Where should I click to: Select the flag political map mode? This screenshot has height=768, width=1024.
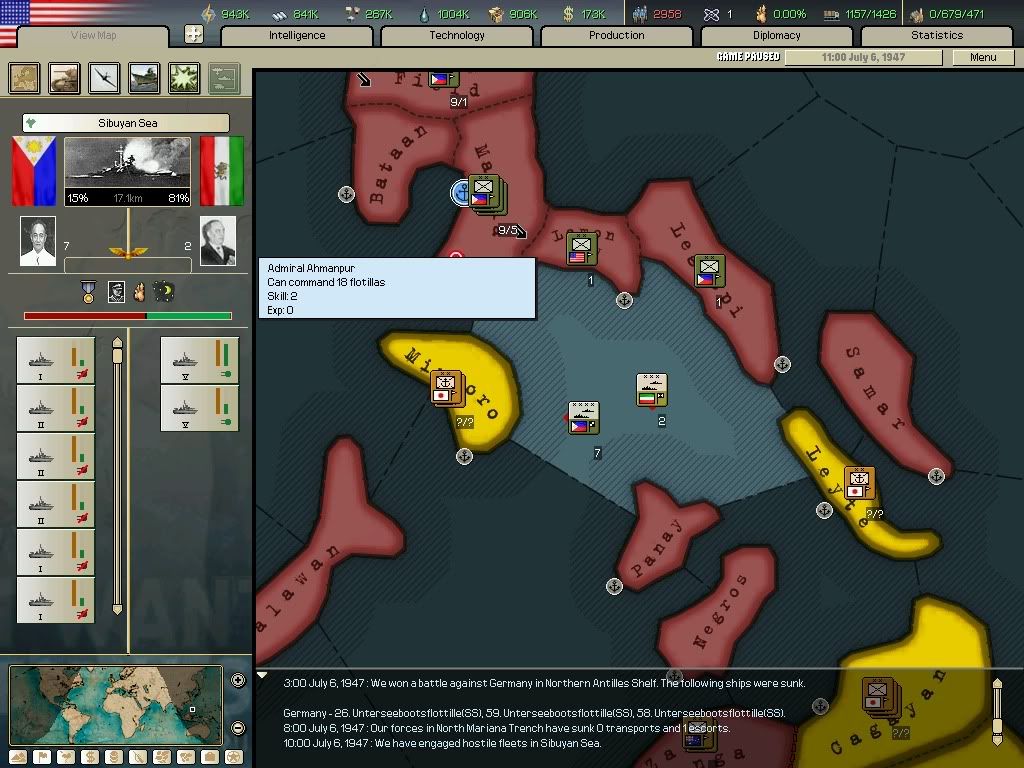41,757
